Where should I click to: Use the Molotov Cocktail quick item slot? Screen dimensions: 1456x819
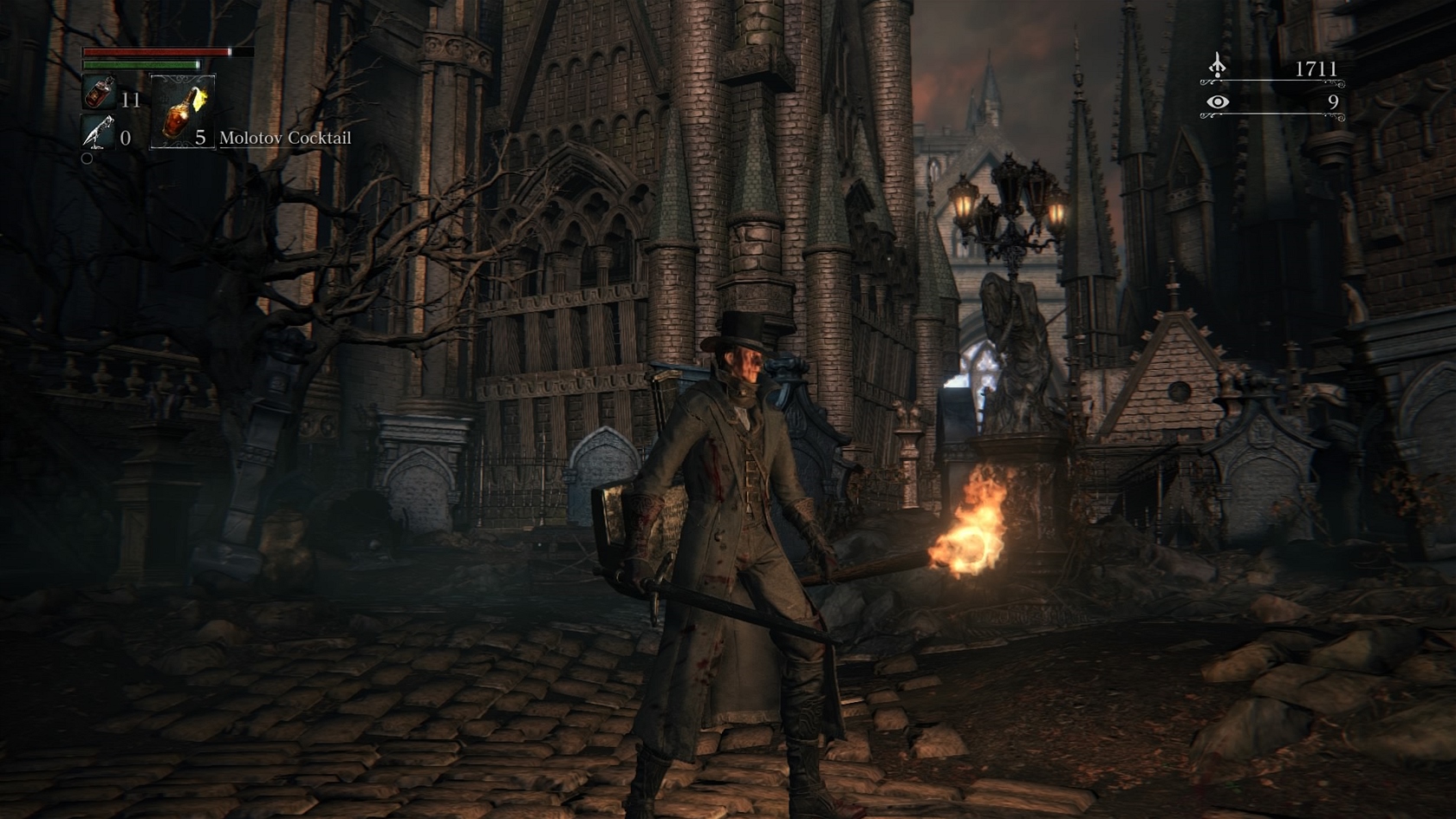coord(183,113)
